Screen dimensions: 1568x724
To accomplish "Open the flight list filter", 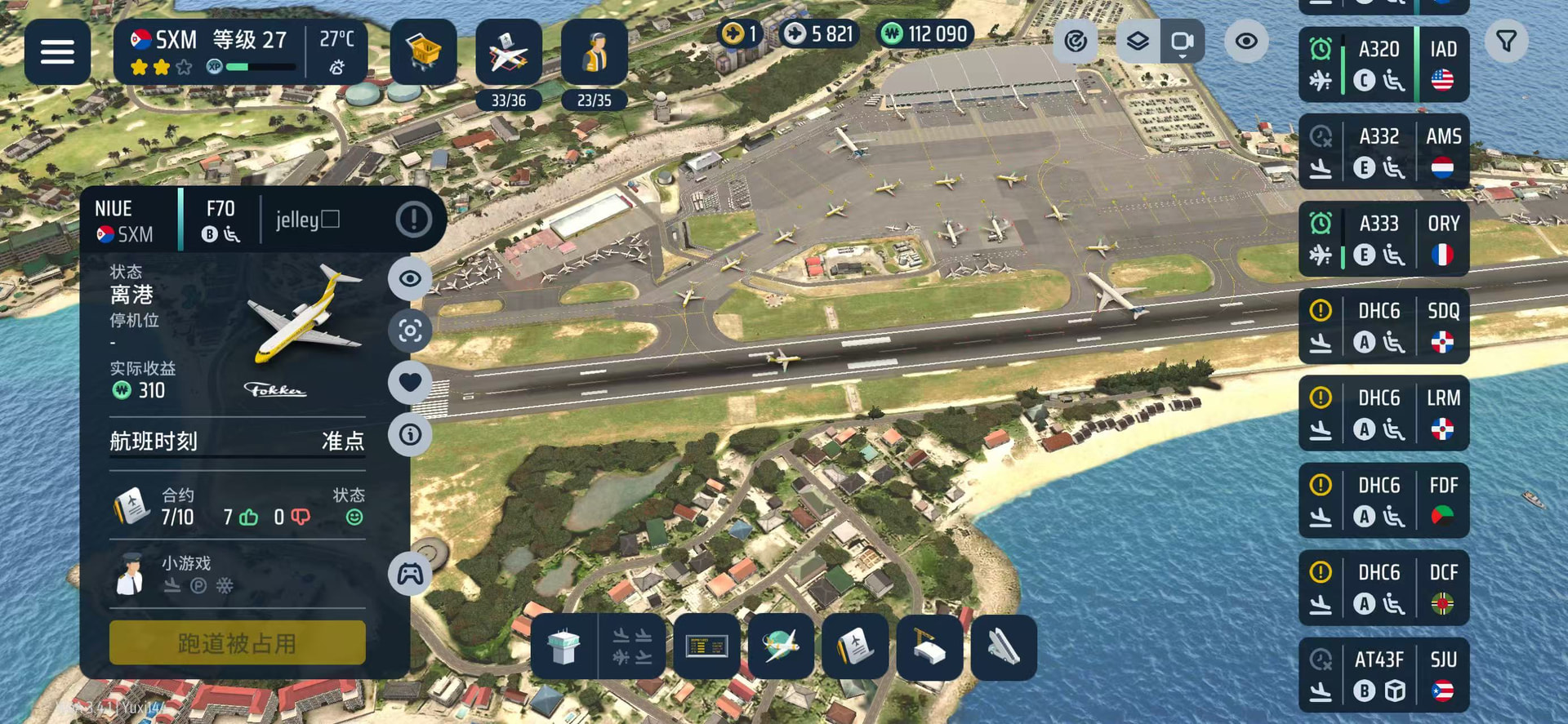I will 1506,41.
